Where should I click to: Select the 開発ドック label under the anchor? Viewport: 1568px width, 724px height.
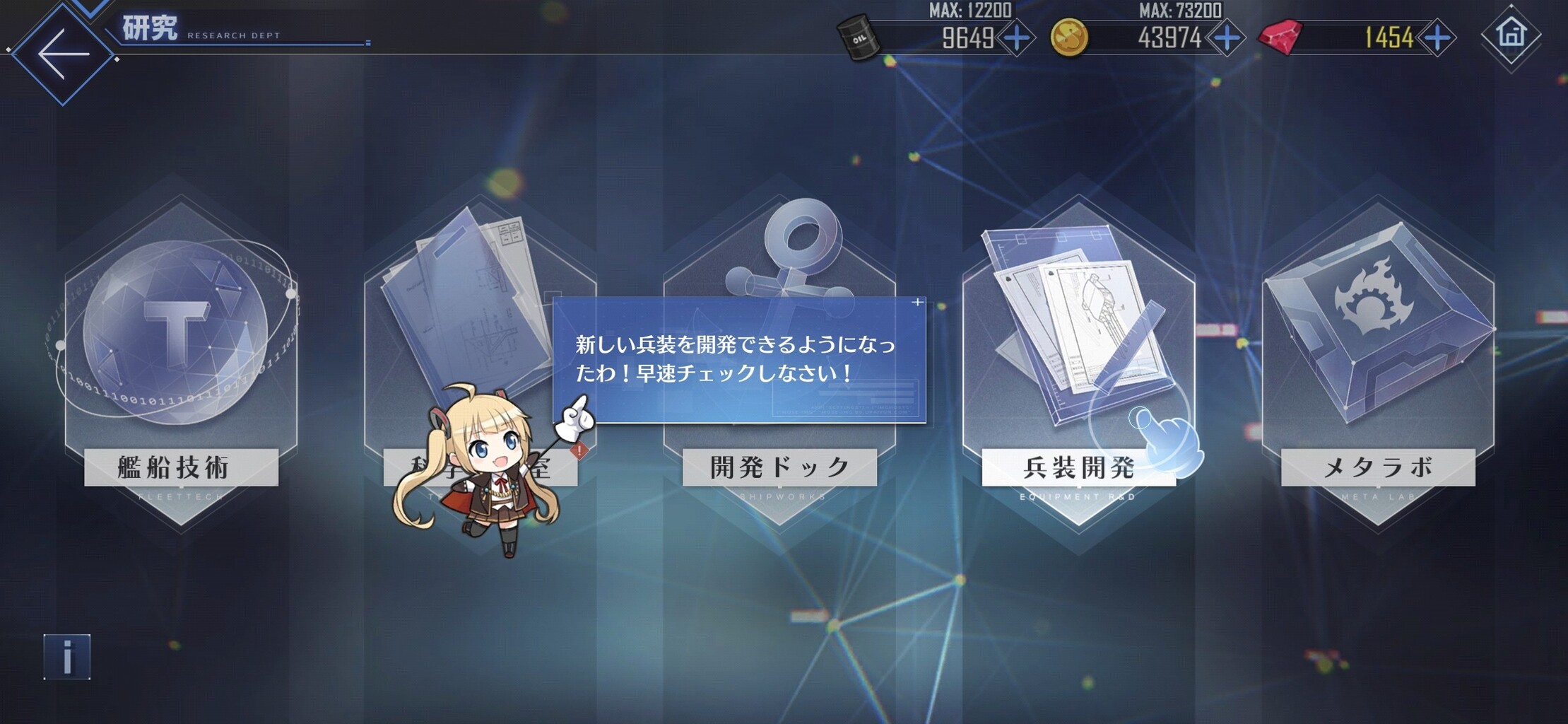click(x=777, y=466)
